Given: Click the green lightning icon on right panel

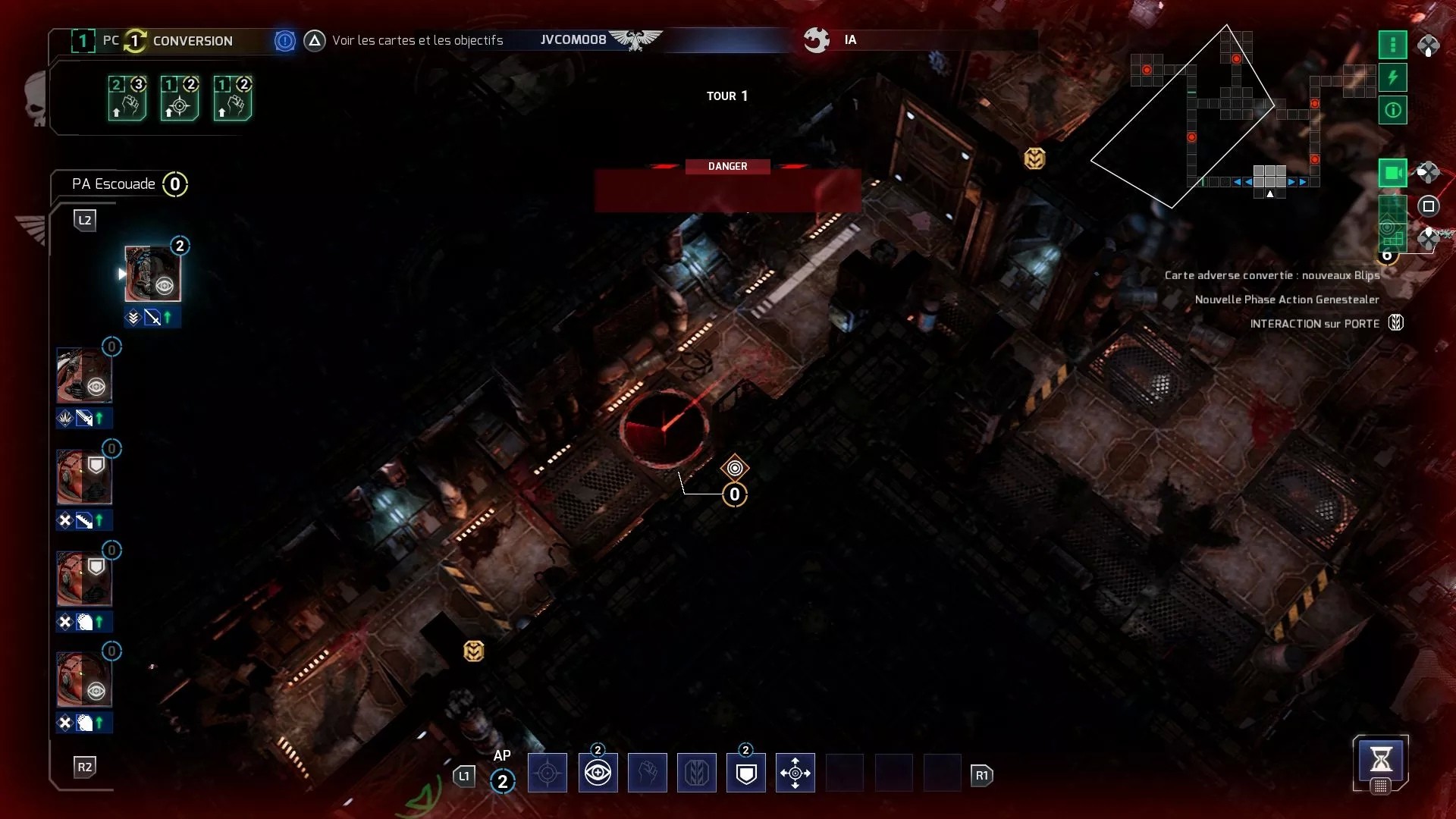Looking at the screenshot, I should pos(1392,77).
